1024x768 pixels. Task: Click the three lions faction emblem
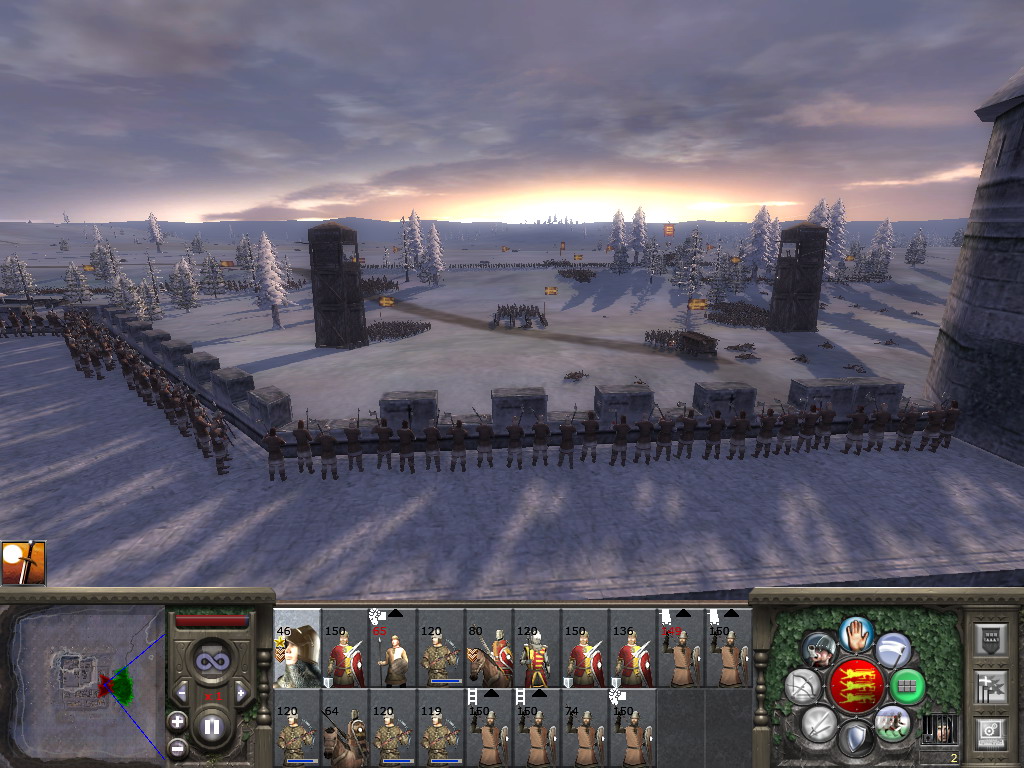click(x=855, y=686)
